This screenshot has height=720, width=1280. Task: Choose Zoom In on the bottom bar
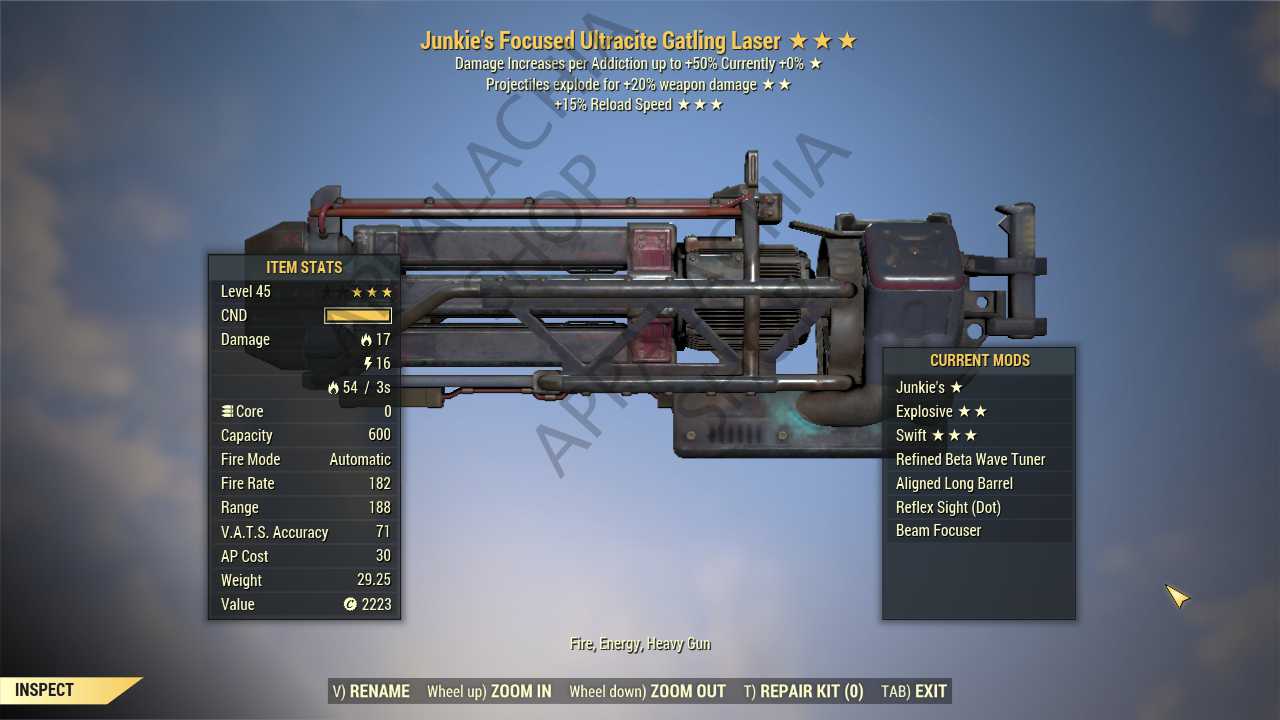click(489, 691)
